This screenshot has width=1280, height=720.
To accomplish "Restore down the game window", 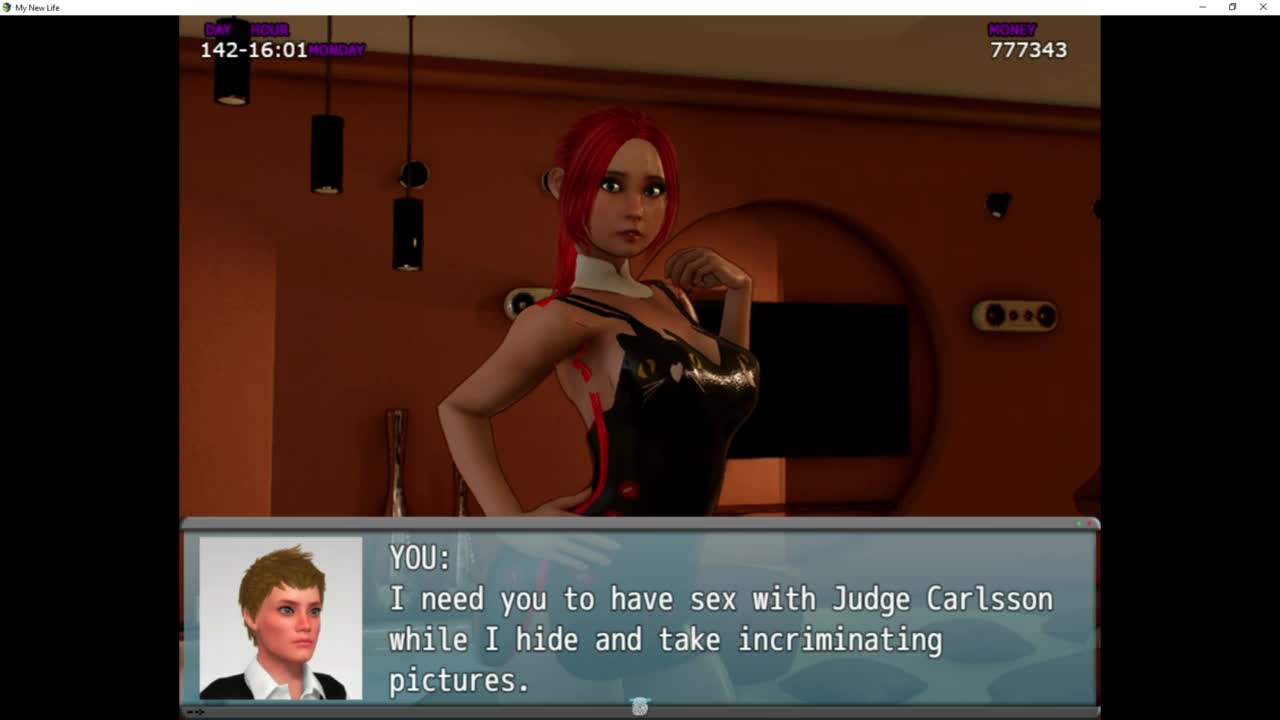I will [x=1232, y=7].
